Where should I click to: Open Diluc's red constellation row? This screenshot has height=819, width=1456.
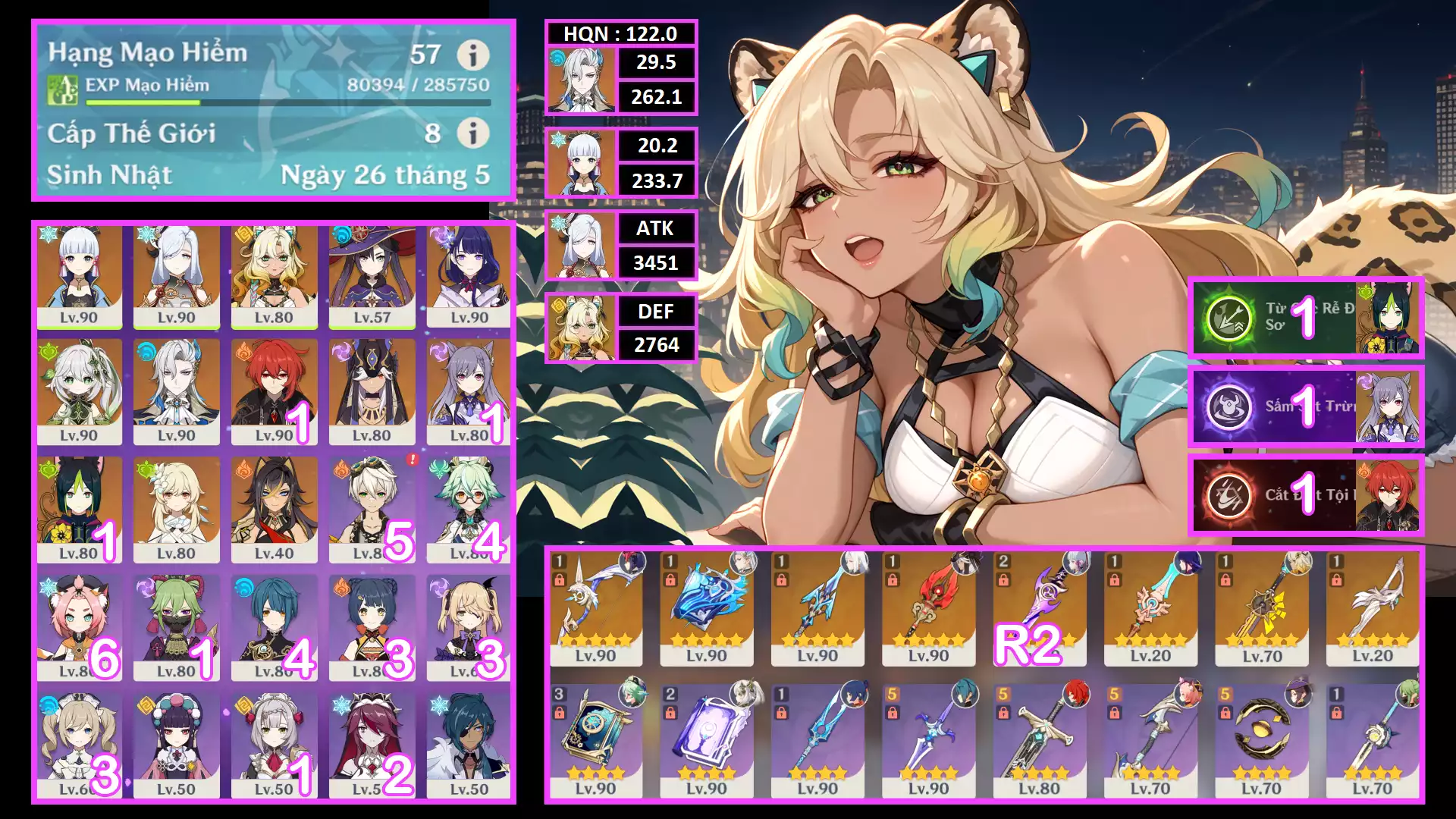pyautogui.click(x=1306, y=494)
